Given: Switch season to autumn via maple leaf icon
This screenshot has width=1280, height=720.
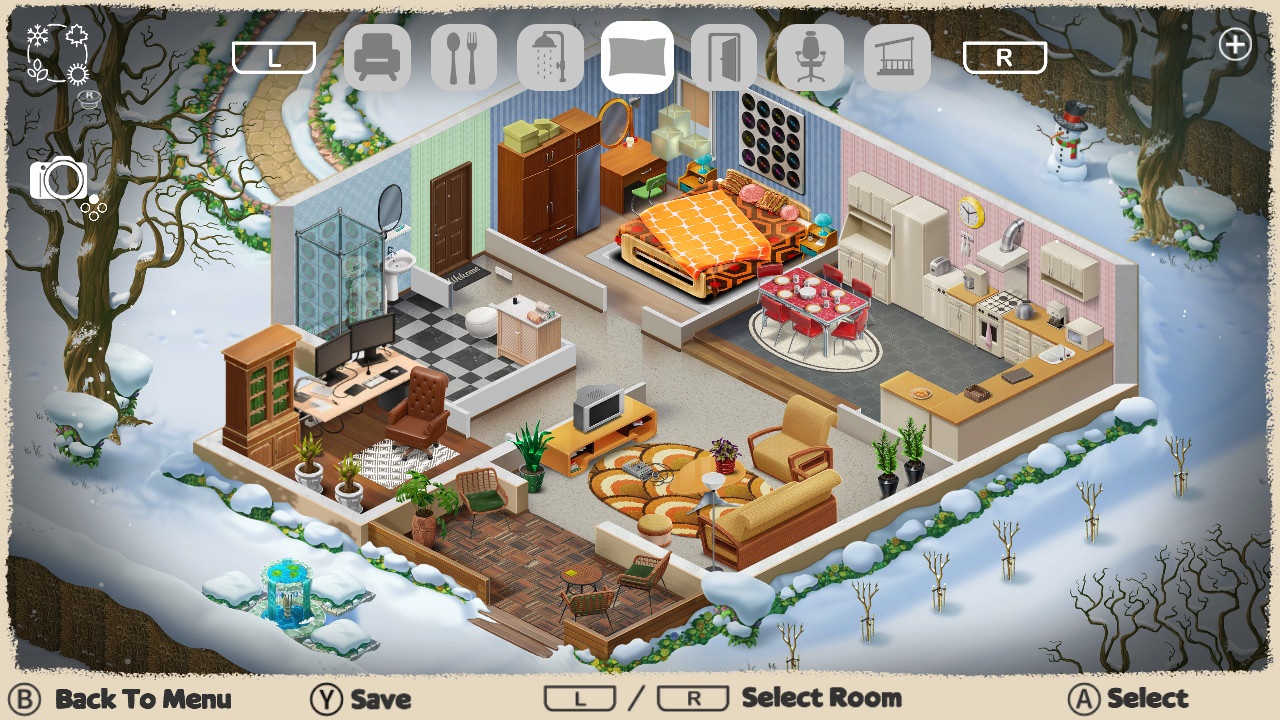Looking at the screenshot, I should point(77,34).
